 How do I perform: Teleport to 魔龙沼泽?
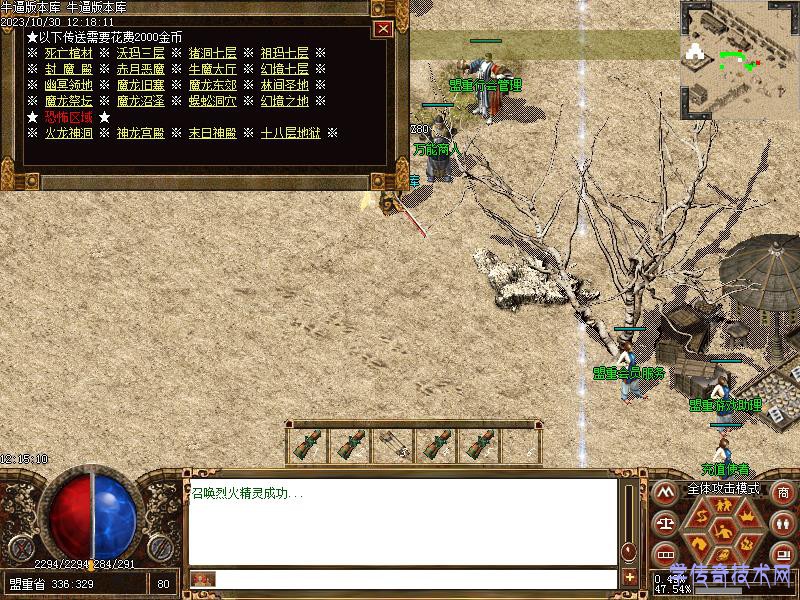(x=141, y=101)
